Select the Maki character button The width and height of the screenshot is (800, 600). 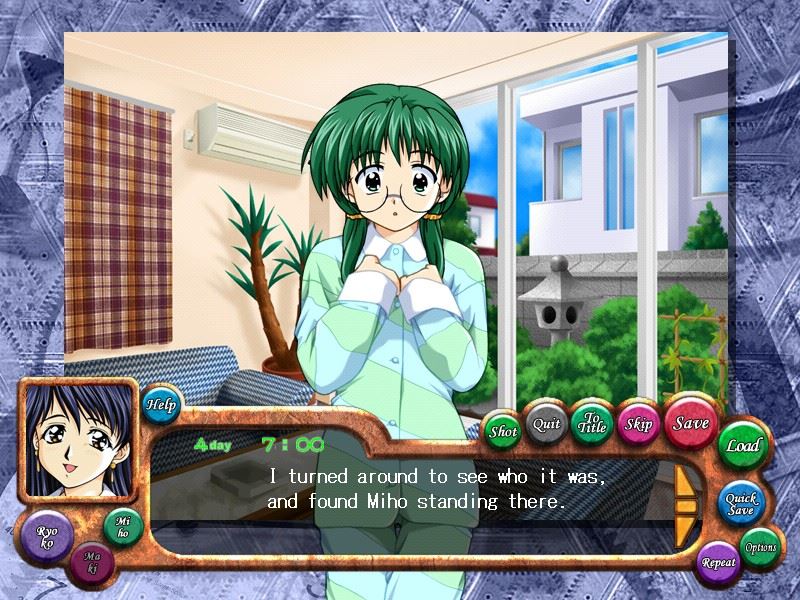click(92, 564)
